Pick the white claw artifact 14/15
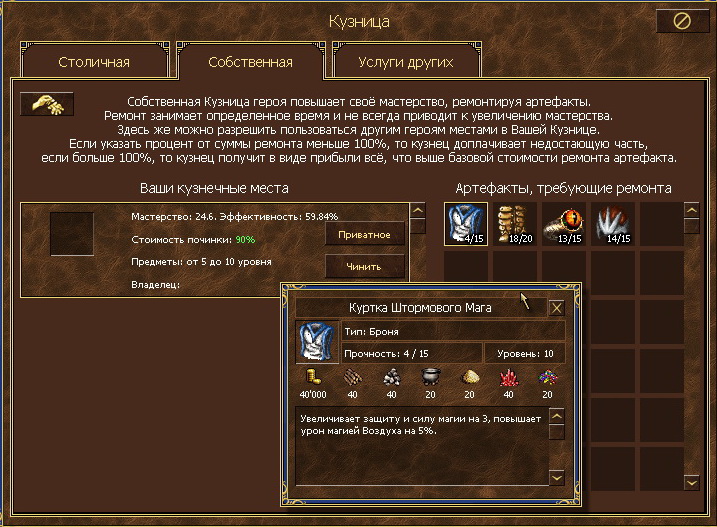 613,224
